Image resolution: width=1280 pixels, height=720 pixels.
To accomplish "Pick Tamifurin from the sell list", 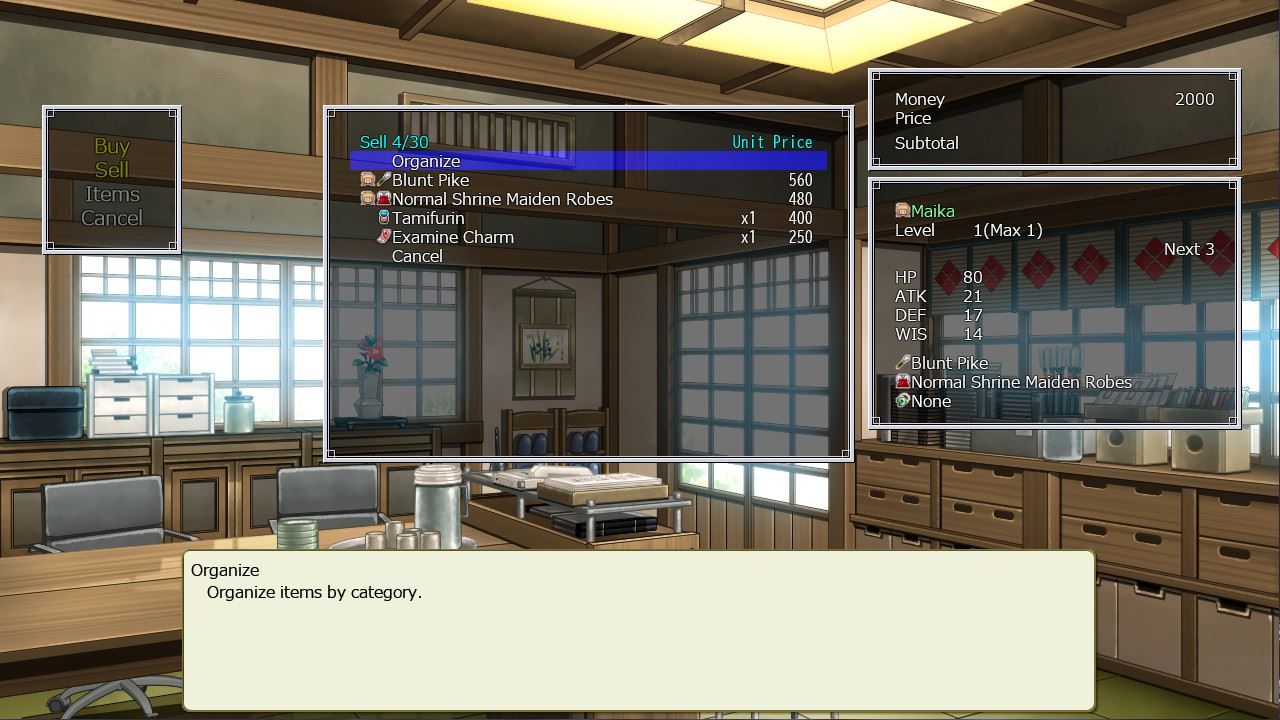I will tap(428, 218).
